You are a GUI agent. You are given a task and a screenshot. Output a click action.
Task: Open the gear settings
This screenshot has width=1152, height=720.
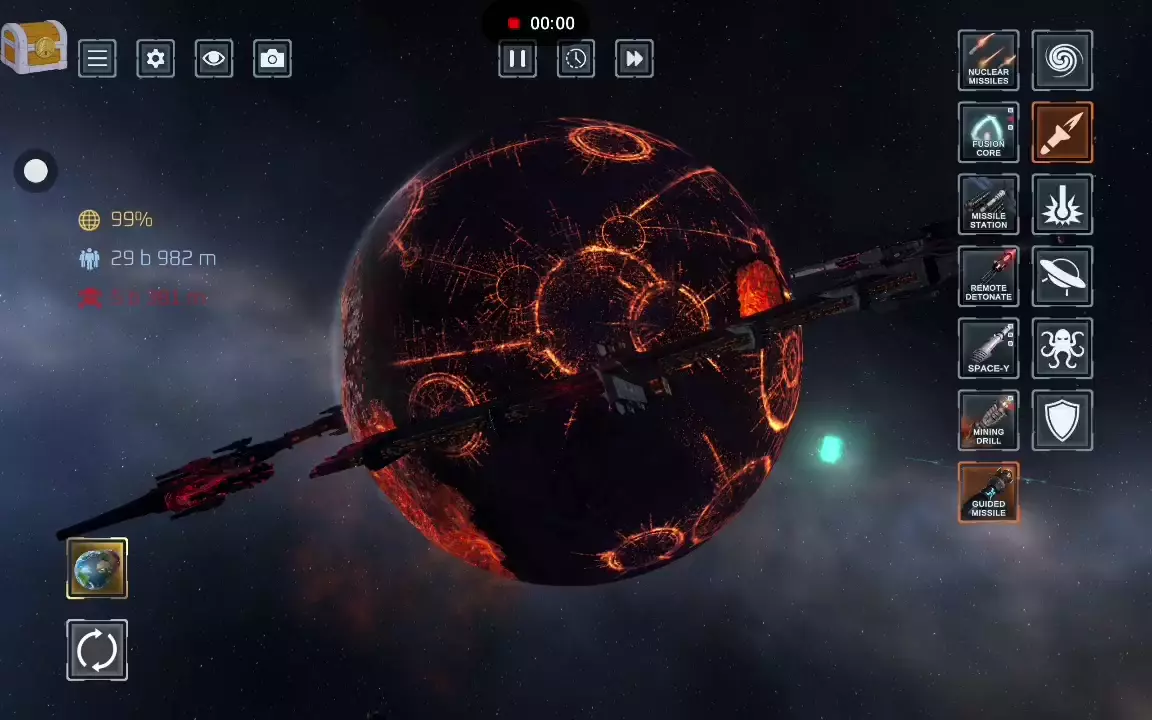tap(155, 59)
